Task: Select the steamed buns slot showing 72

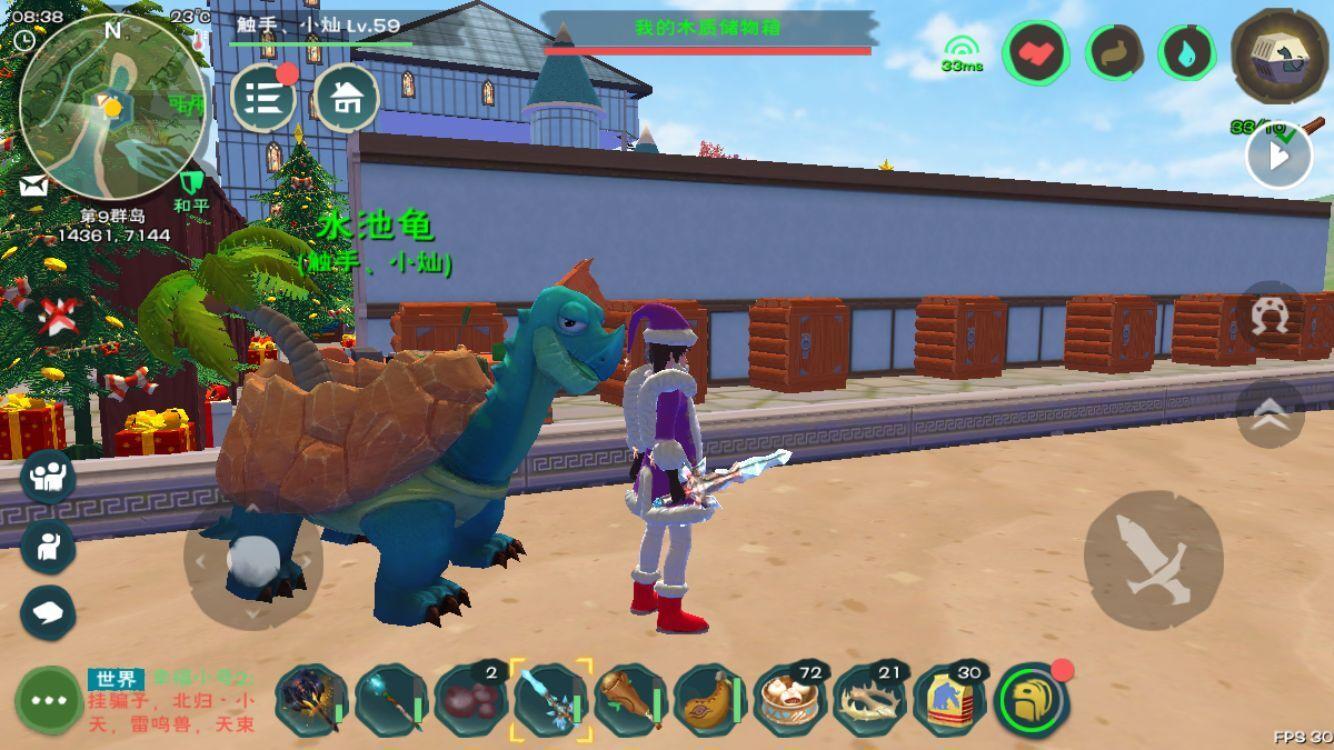Action: (791, 697)
